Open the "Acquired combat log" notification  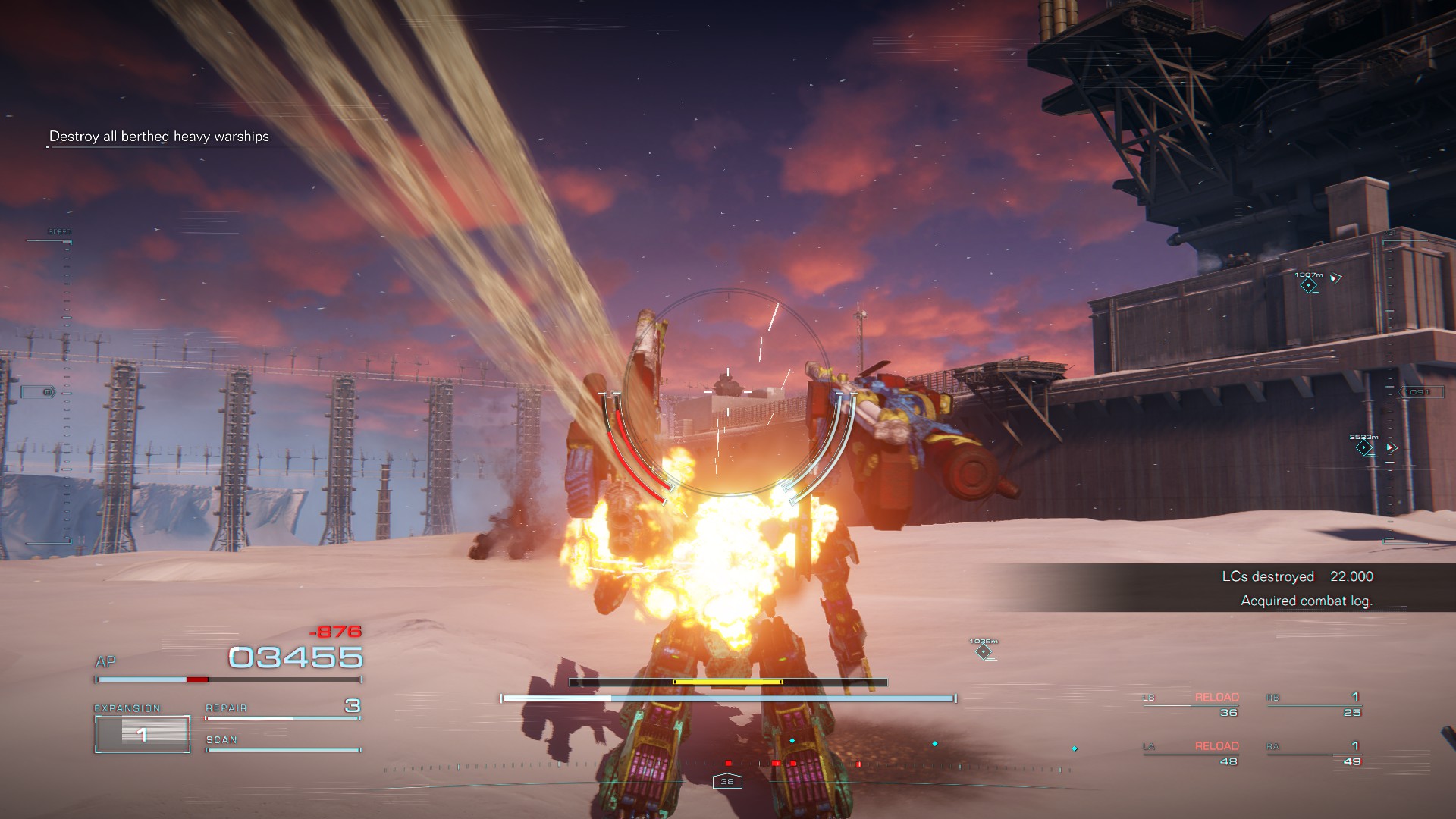point(1306,601)
